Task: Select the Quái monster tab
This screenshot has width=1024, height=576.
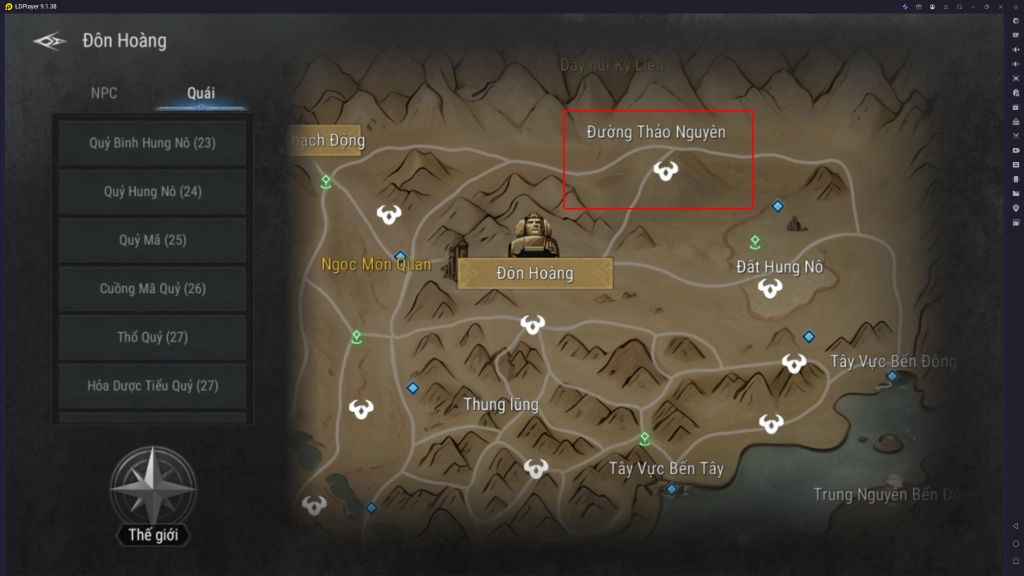Action: click(x=201, y=93)
